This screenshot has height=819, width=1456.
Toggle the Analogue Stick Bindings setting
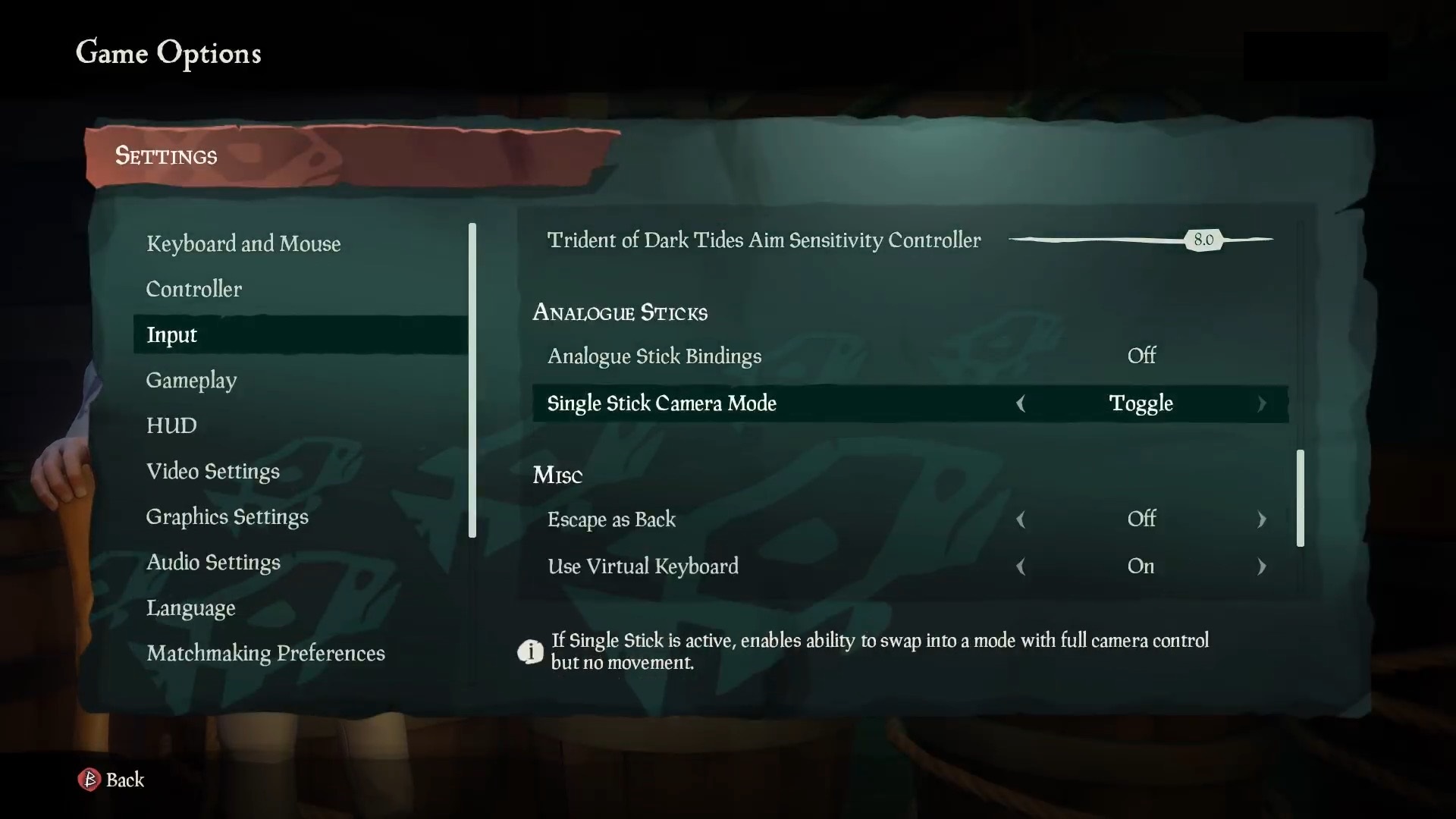[1141, 356]
